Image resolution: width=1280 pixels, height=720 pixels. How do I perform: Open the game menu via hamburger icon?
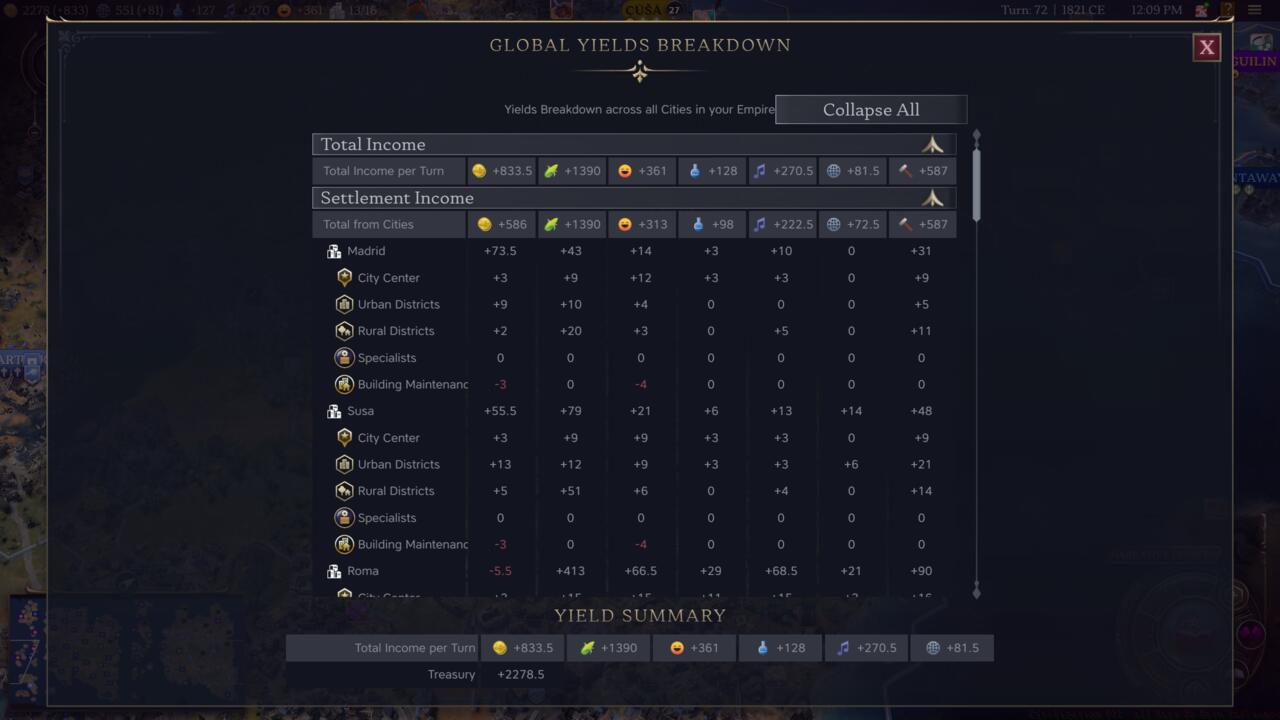[1256, 10]
